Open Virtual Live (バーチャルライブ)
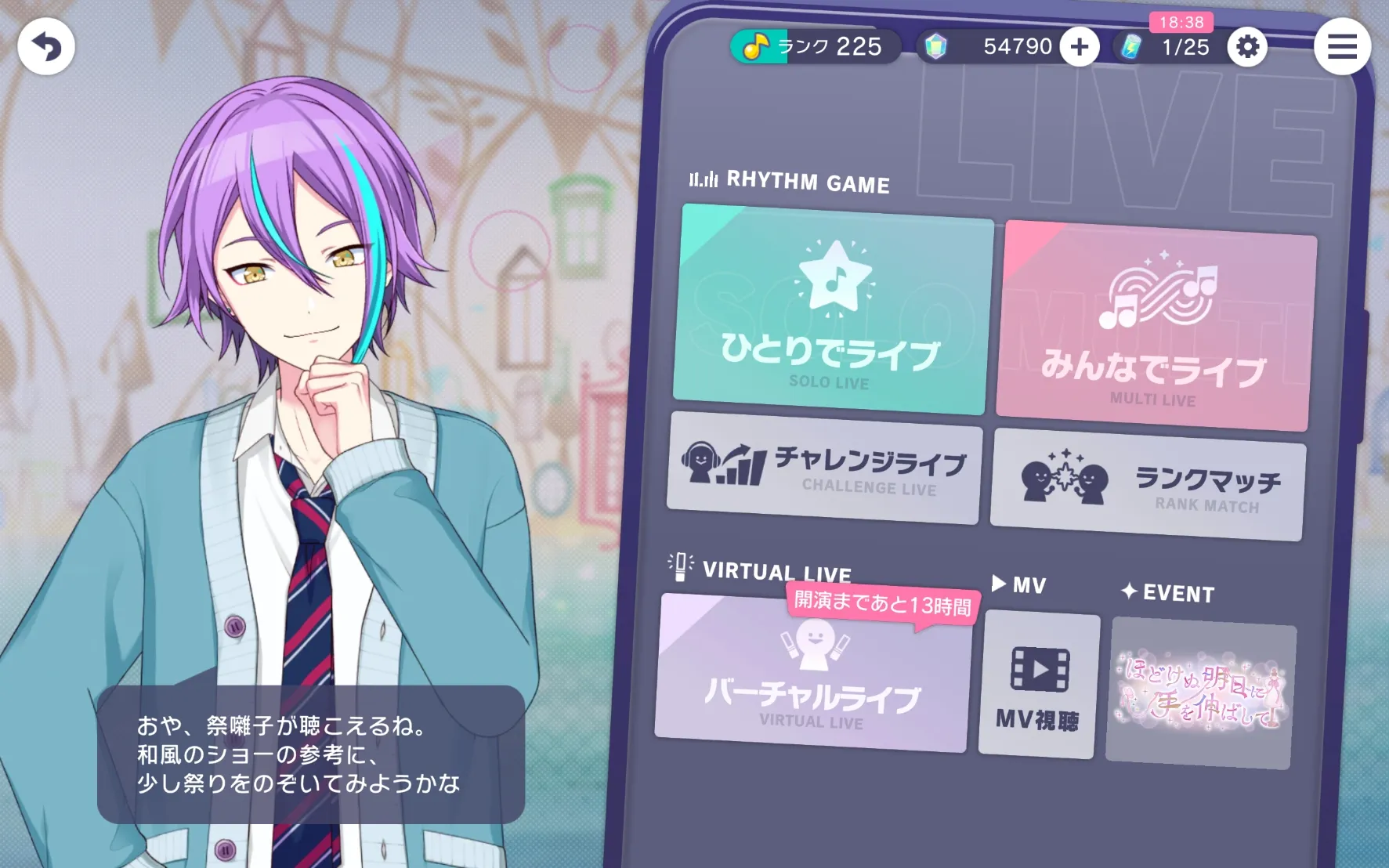The width and height of the screenshot is (1389, 868). [812, 675]
